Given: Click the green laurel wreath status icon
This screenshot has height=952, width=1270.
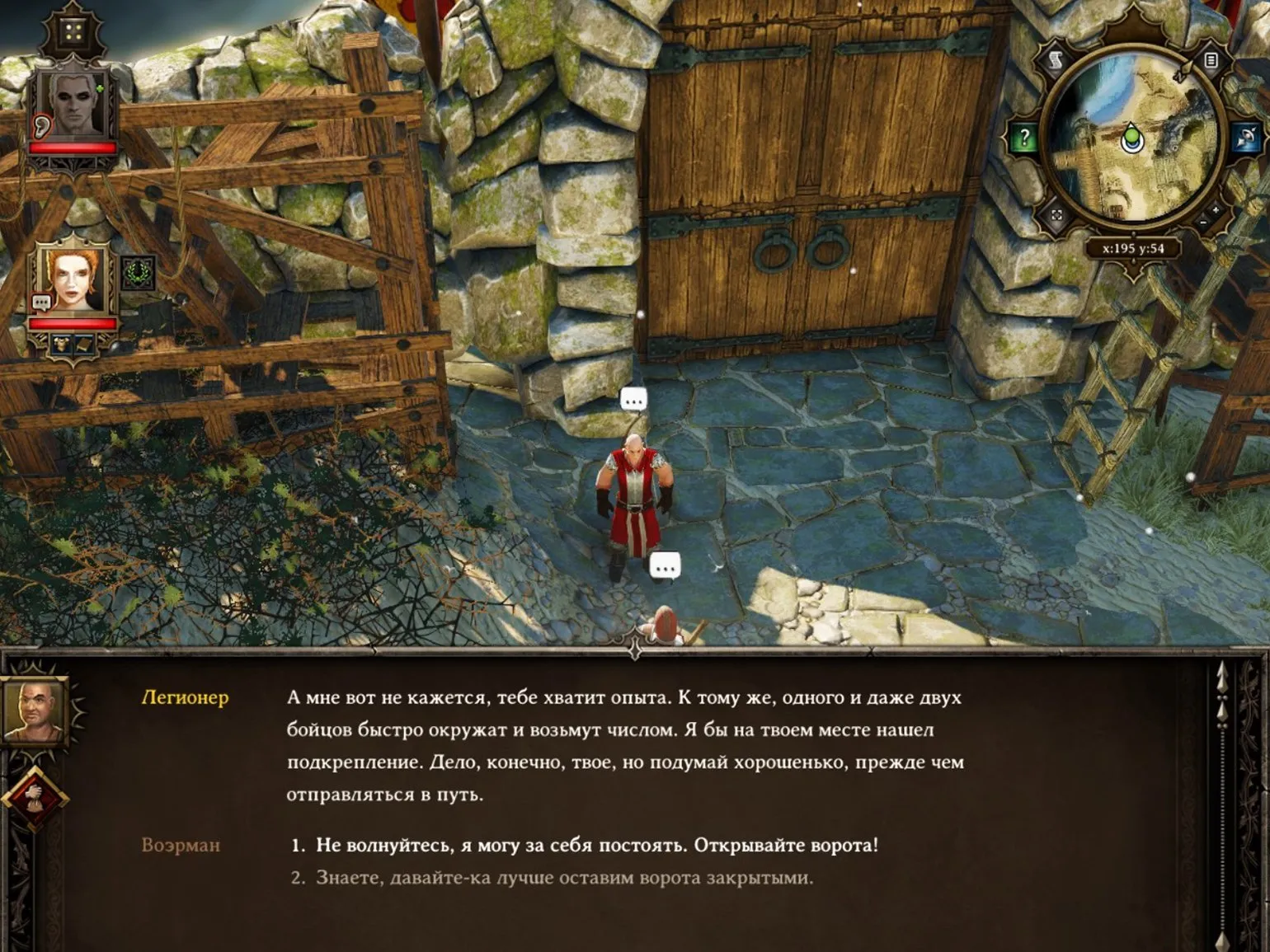Looking at the screenshot, I should point(139,274).
